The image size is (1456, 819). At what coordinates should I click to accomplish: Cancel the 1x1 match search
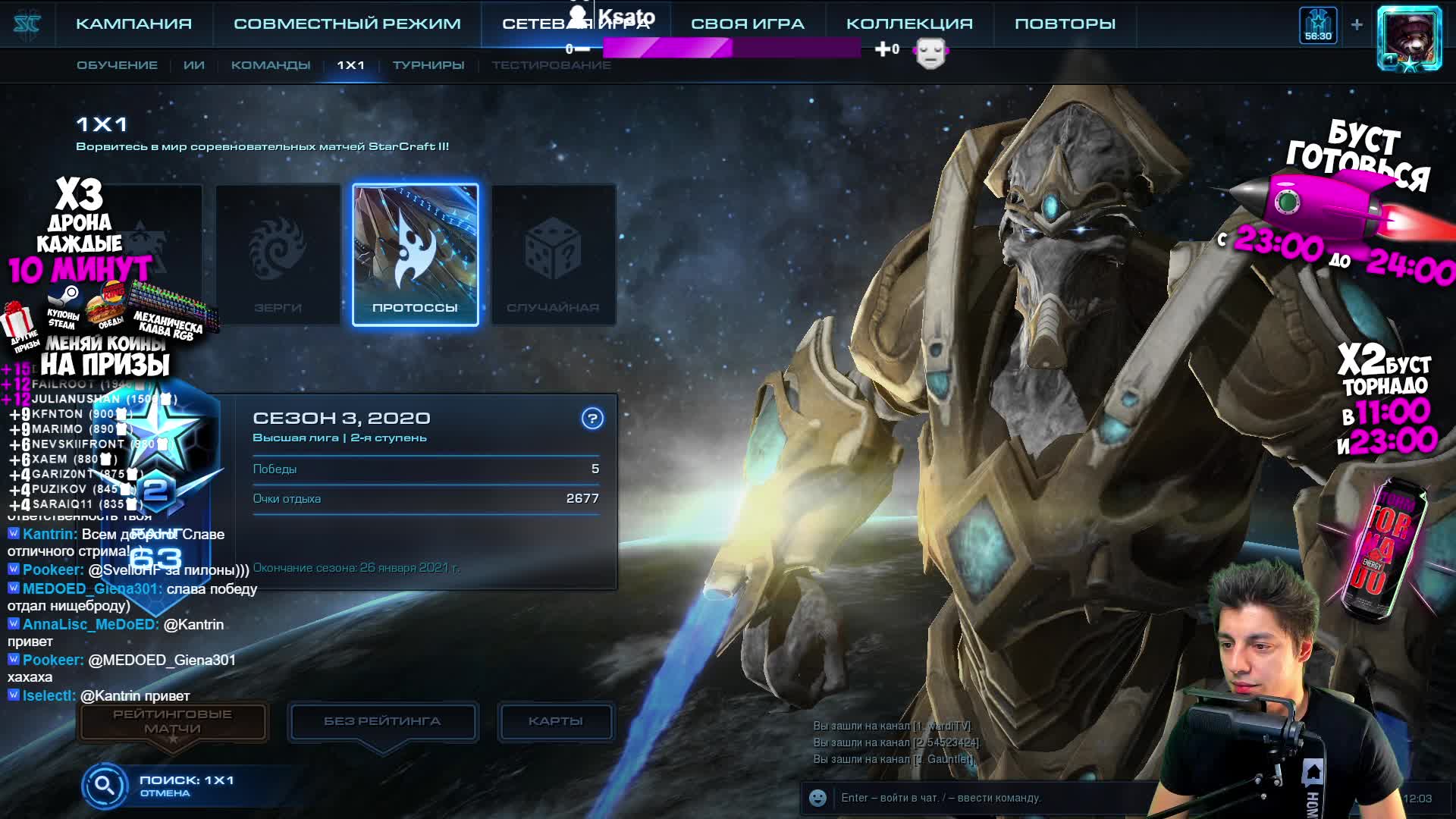[x=165, y=793]
